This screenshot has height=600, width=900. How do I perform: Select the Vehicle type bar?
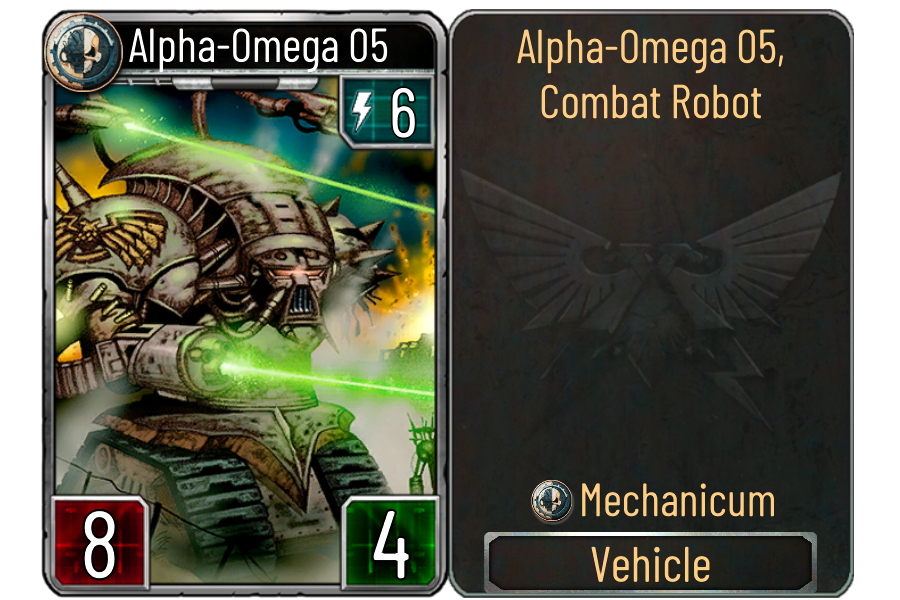pos(651,564)
